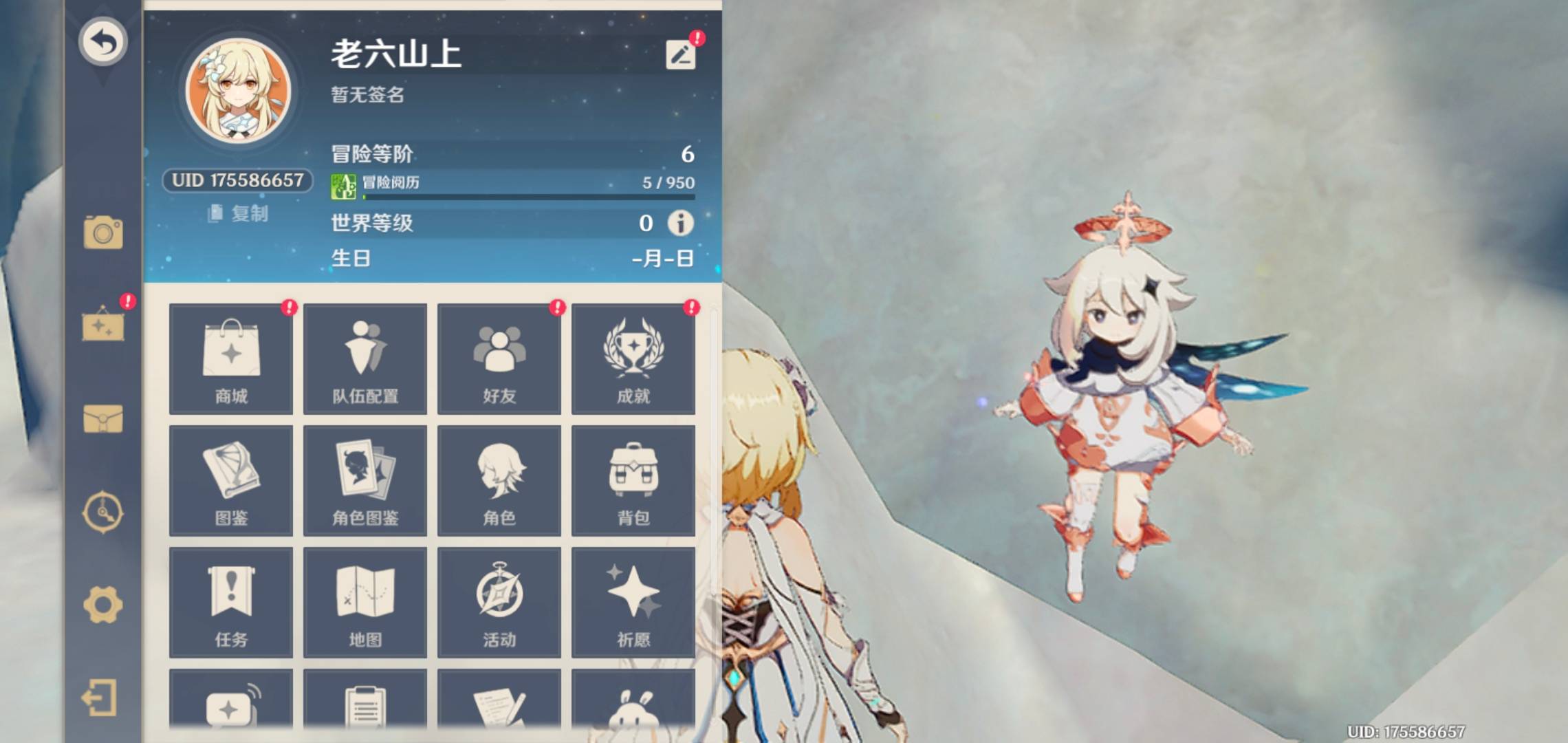This screenshot has width=1568, height=743.
Task: Open the 角色 character menu
Action: [499, 481]
